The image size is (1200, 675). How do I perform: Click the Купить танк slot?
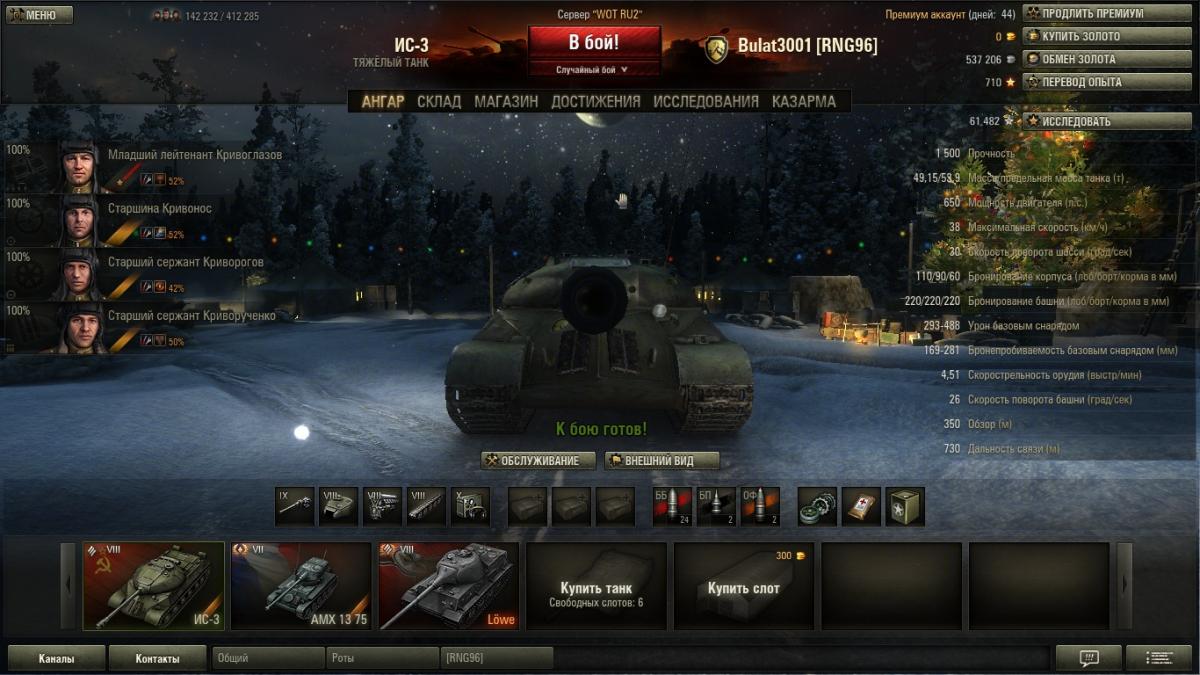click(596, 586)
